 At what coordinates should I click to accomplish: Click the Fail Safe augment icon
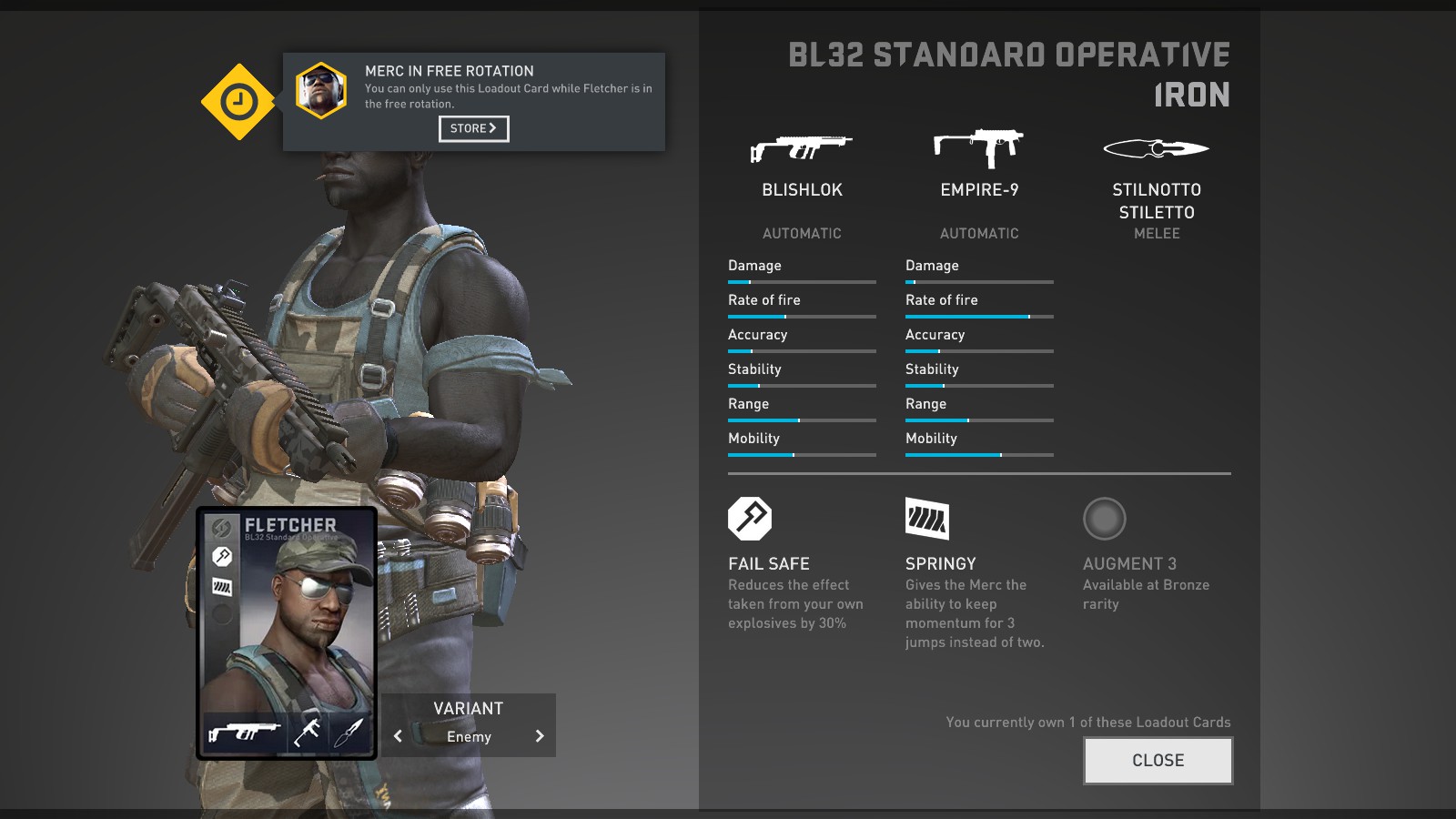pyautogui.click(x=750, y=519)
